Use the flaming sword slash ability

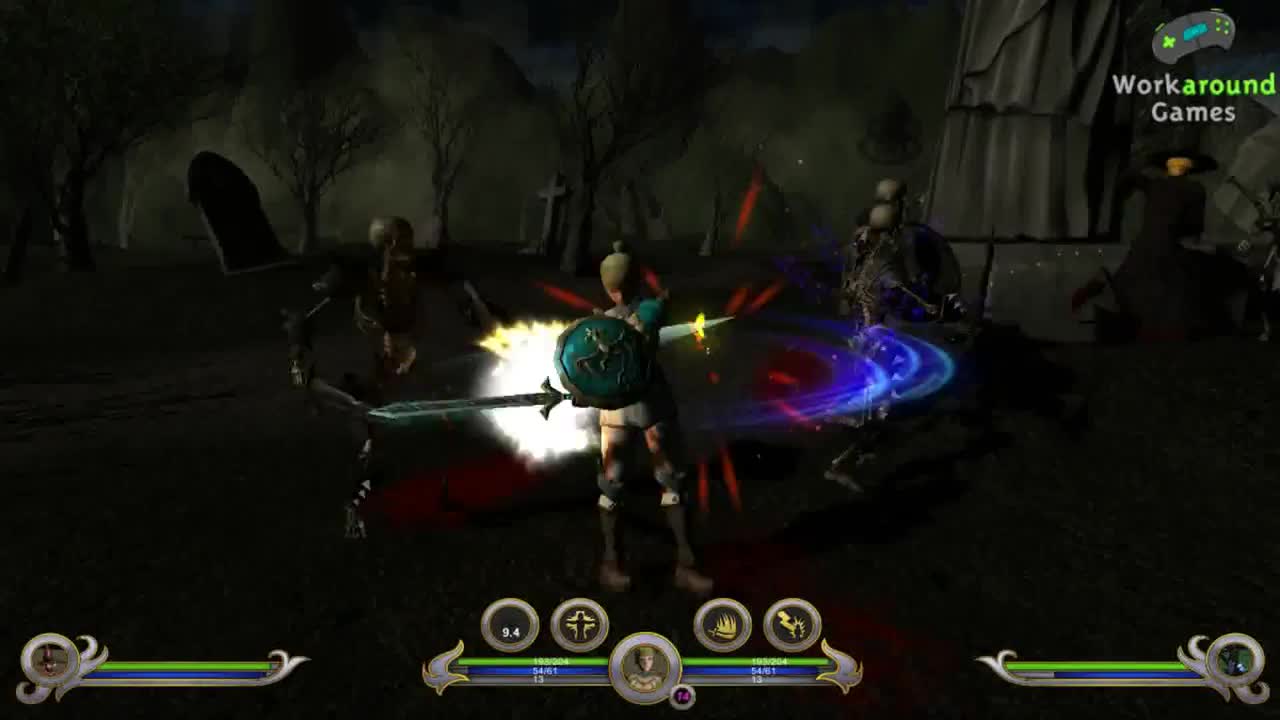pos(722,626)
